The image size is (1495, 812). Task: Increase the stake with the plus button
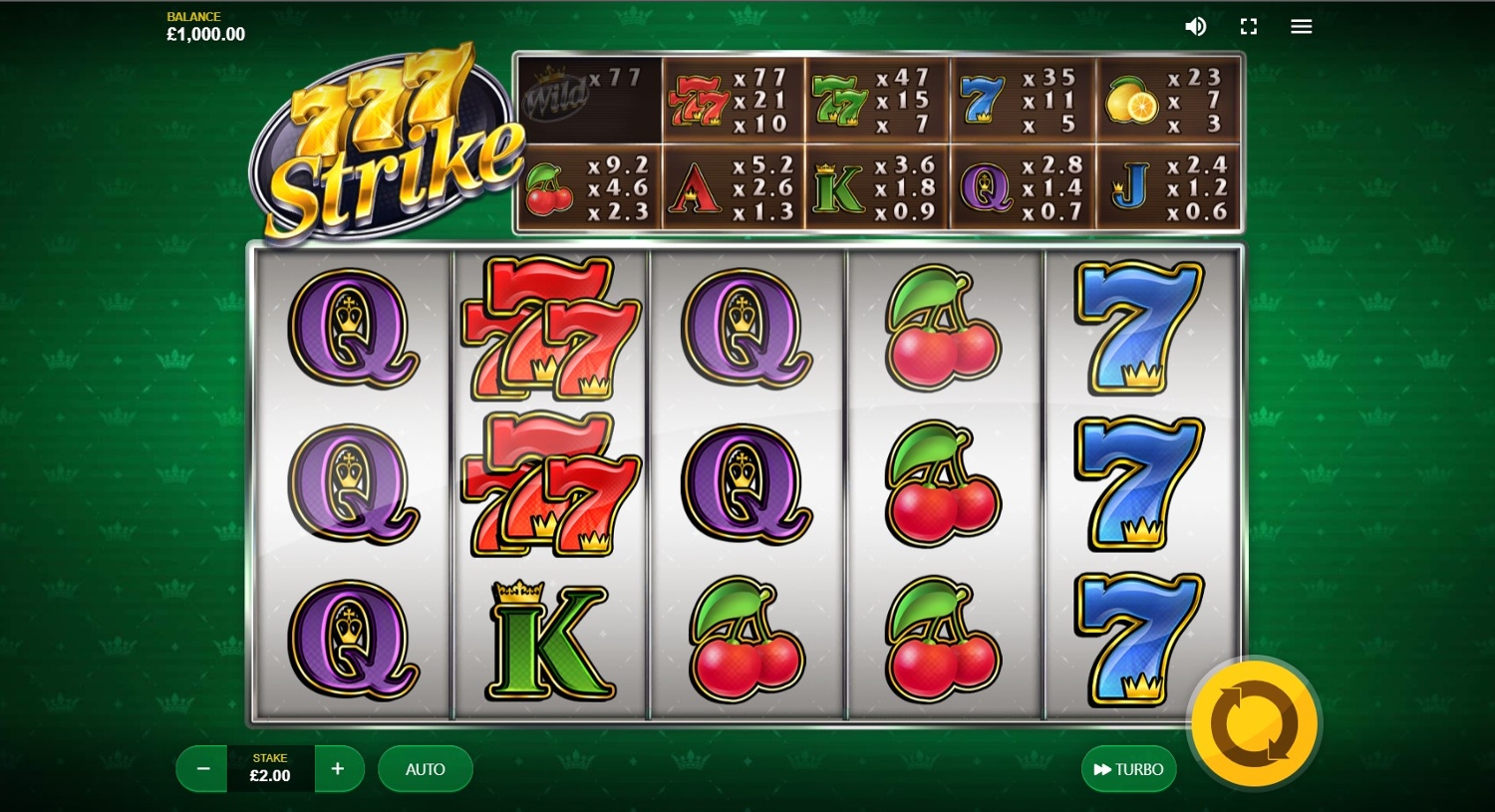(338, 769)
